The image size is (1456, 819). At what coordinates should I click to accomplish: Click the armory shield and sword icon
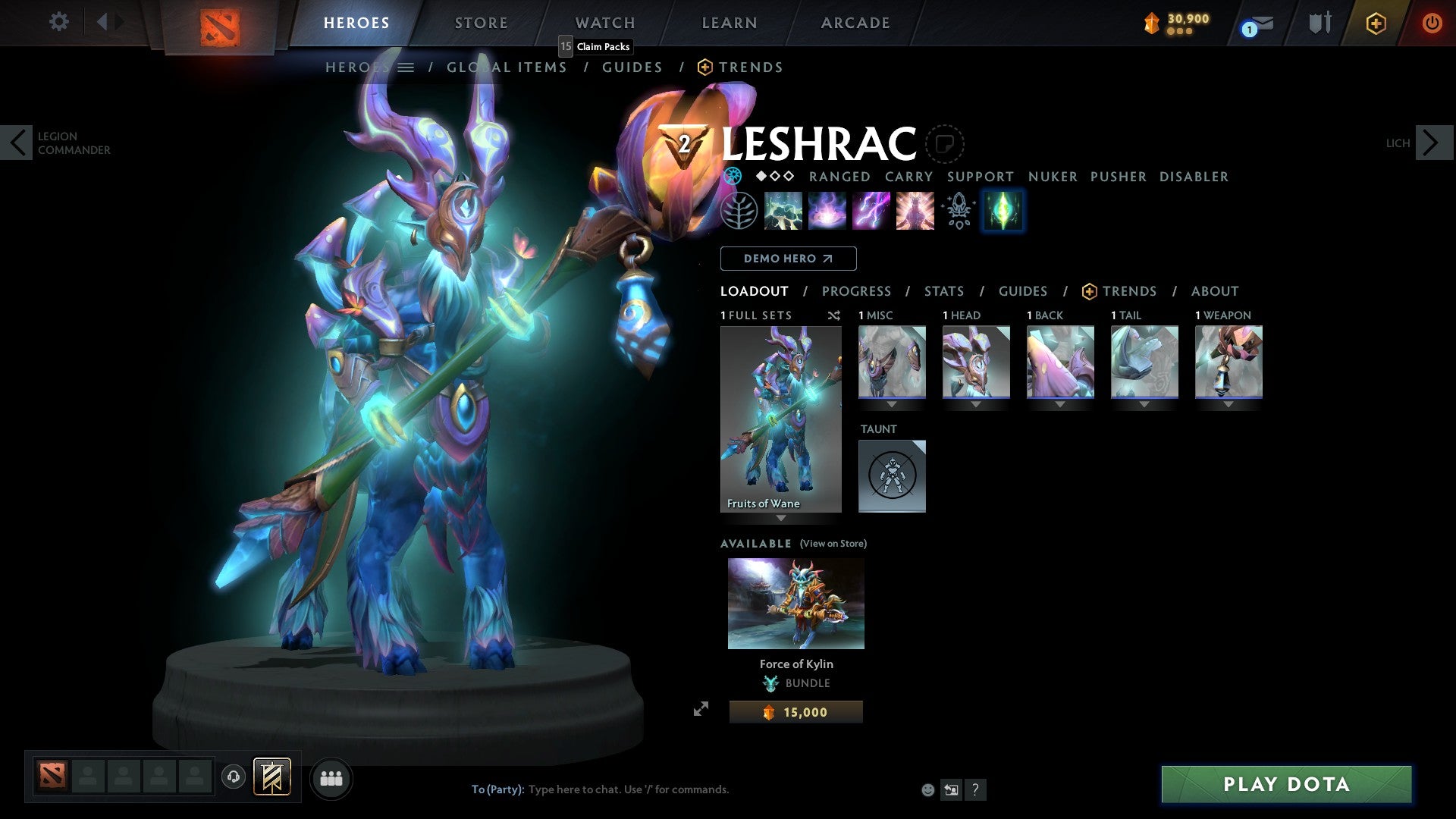1319,23
